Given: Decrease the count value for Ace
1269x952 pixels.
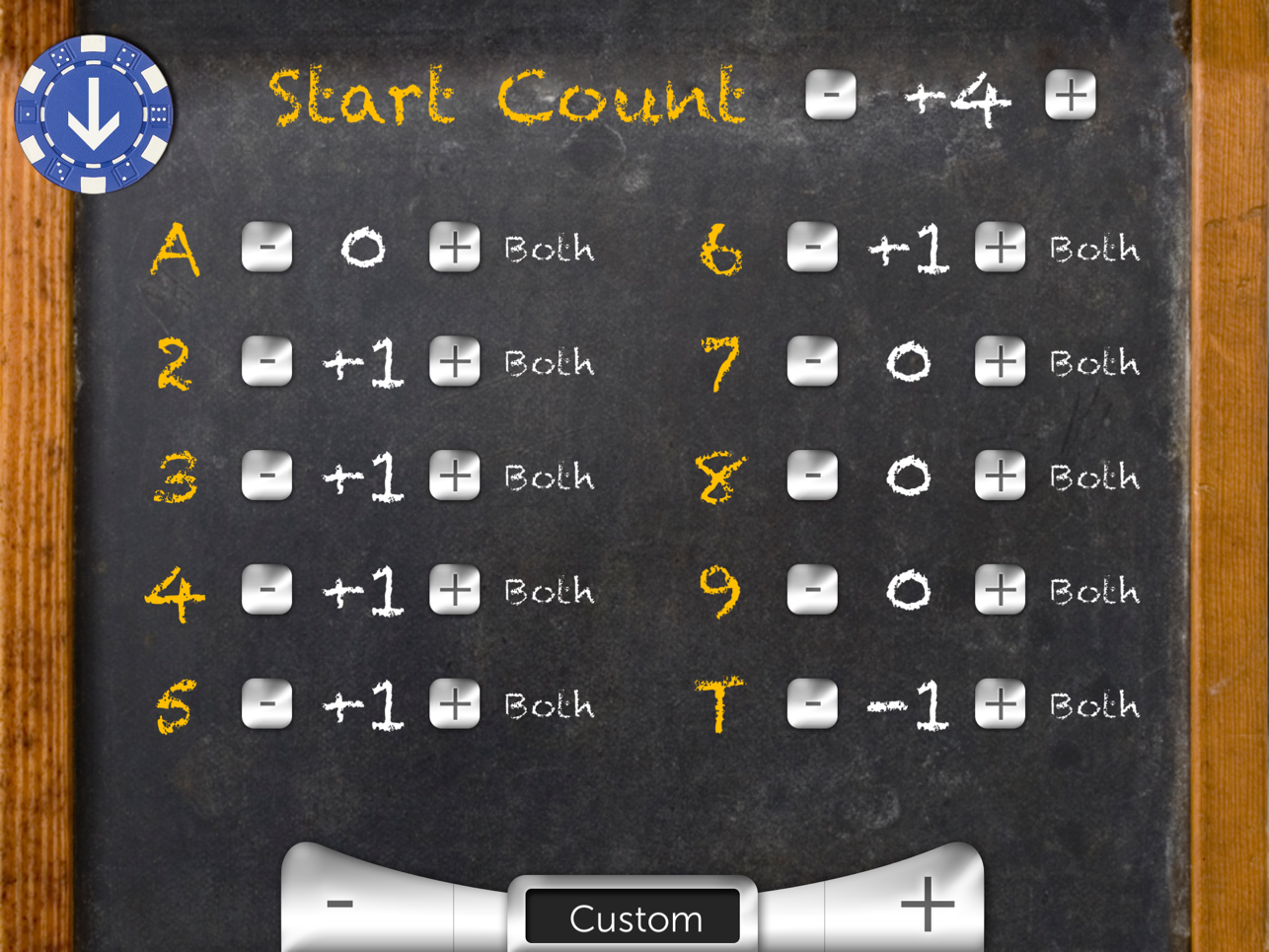Looking at the screenshot, I should [265, 248].
